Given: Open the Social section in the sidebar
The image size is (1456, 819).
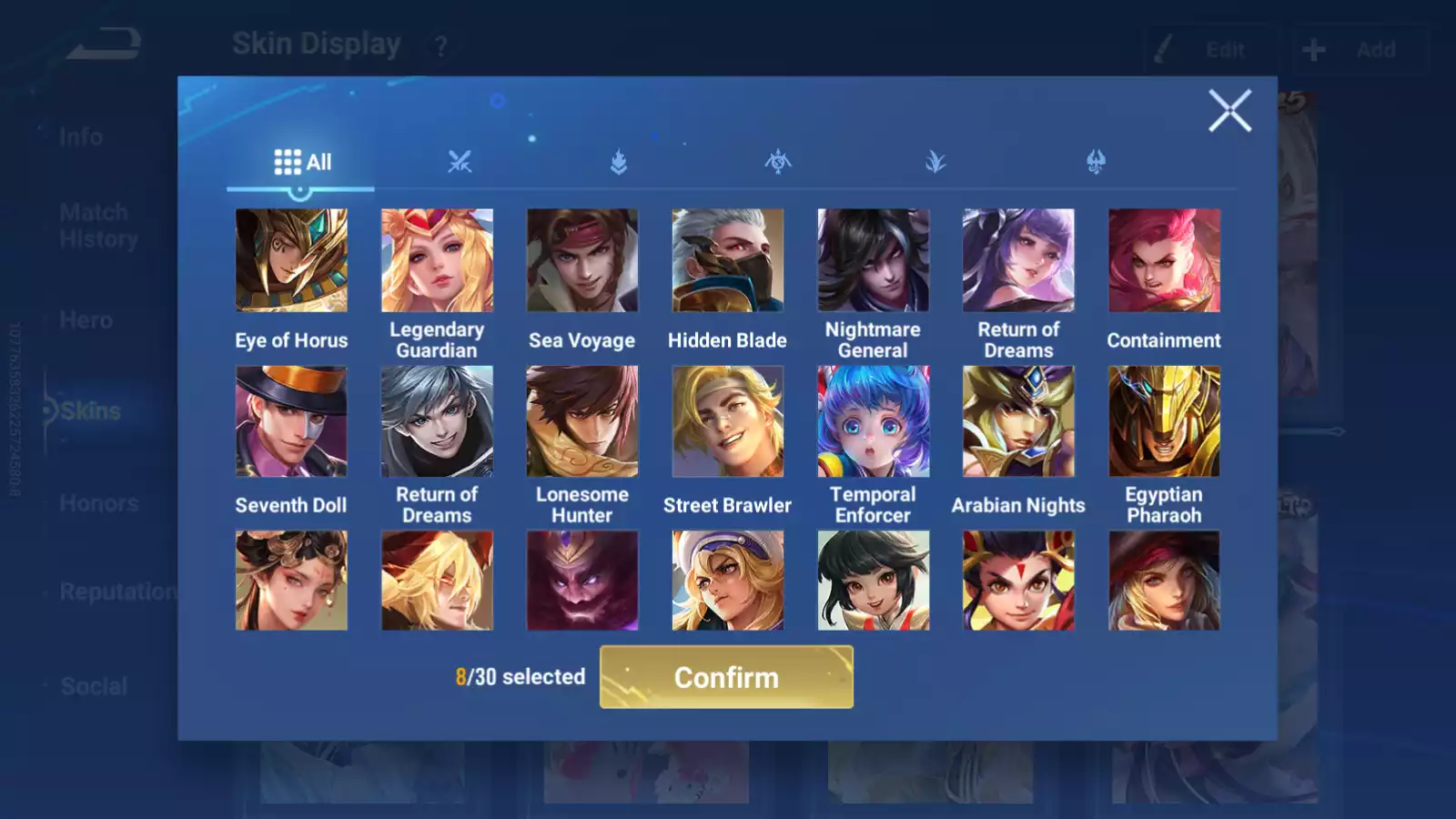Looking at the screenshot, I should tap(94, 685).
